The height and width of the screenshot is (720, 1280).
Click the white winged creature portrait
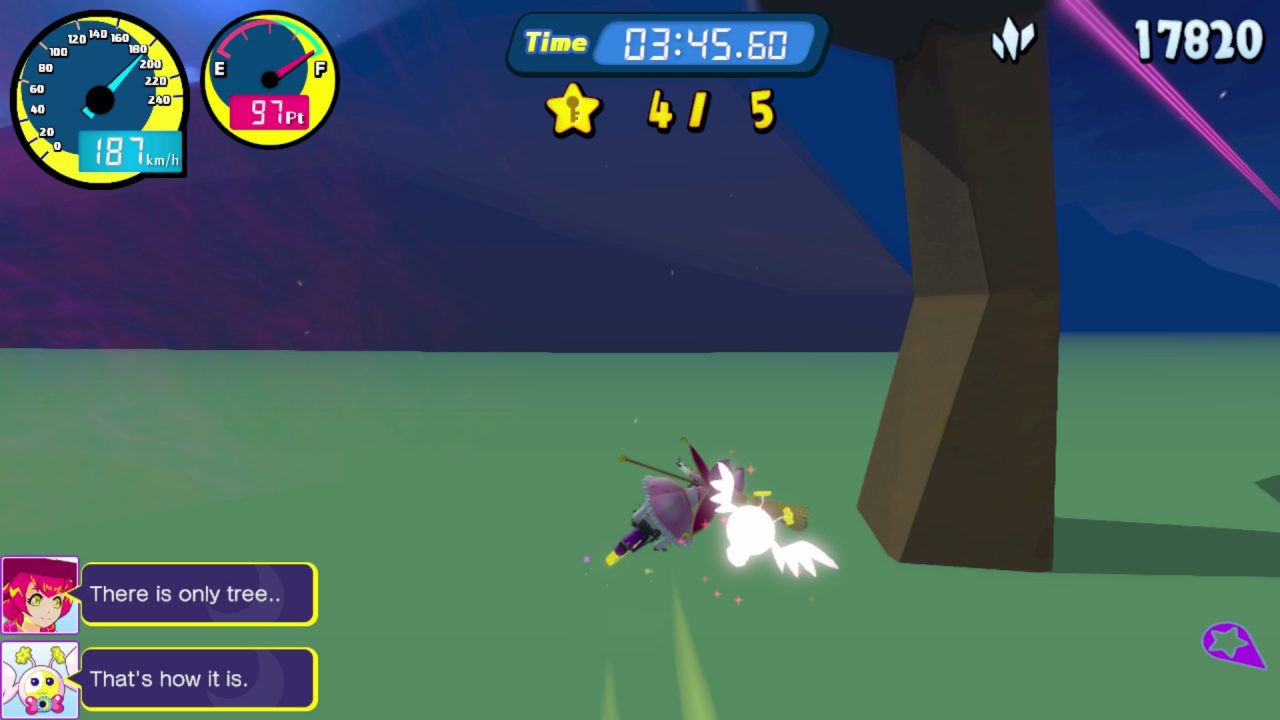(x=40, y=680)
